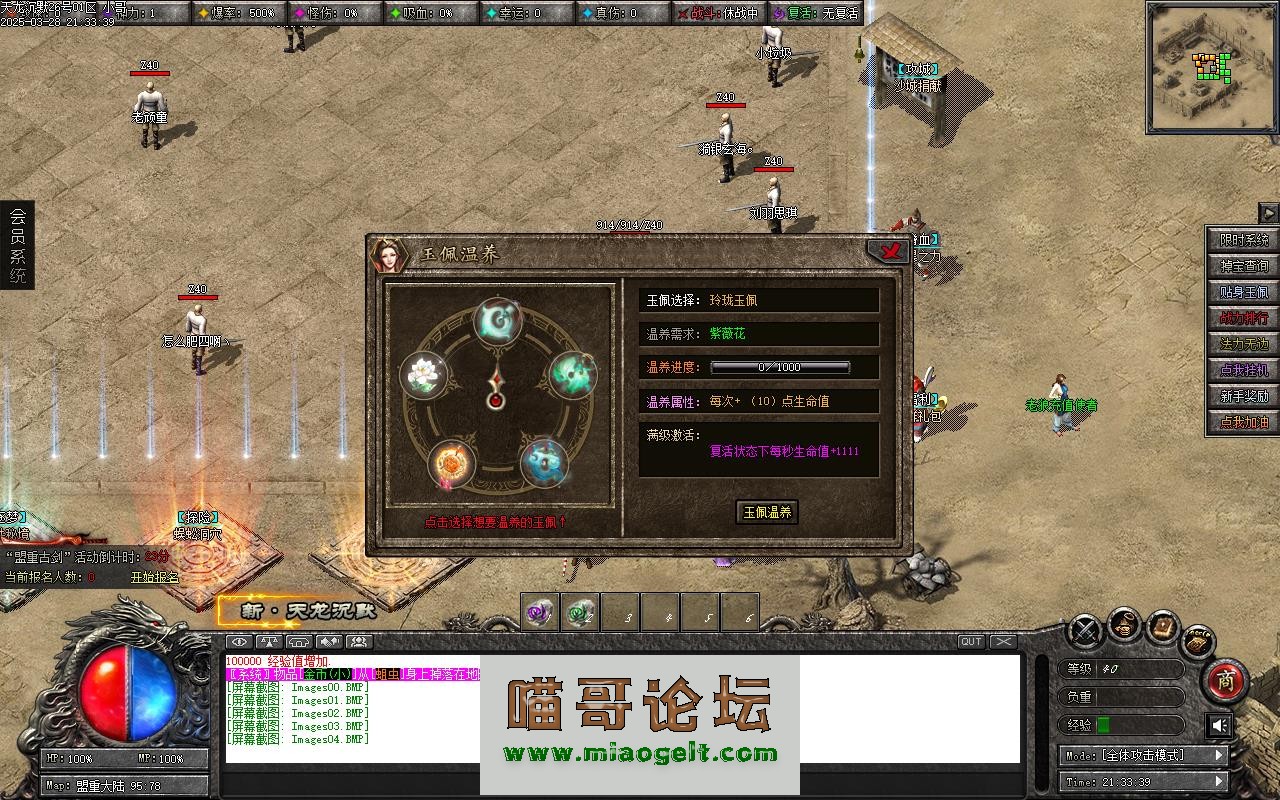Screen dimensions: 1280x800
Task: Click the 点我加油 button
Action: 1243,422
